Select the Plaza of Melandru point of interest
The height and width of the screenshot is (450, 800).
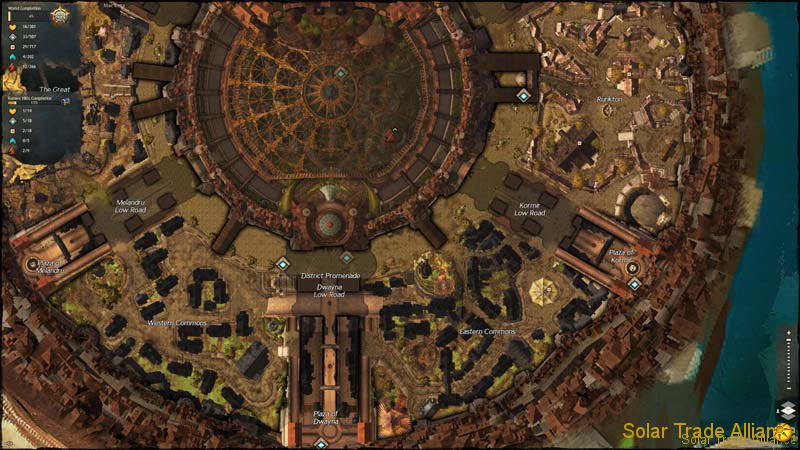click(x=31, y=264)
